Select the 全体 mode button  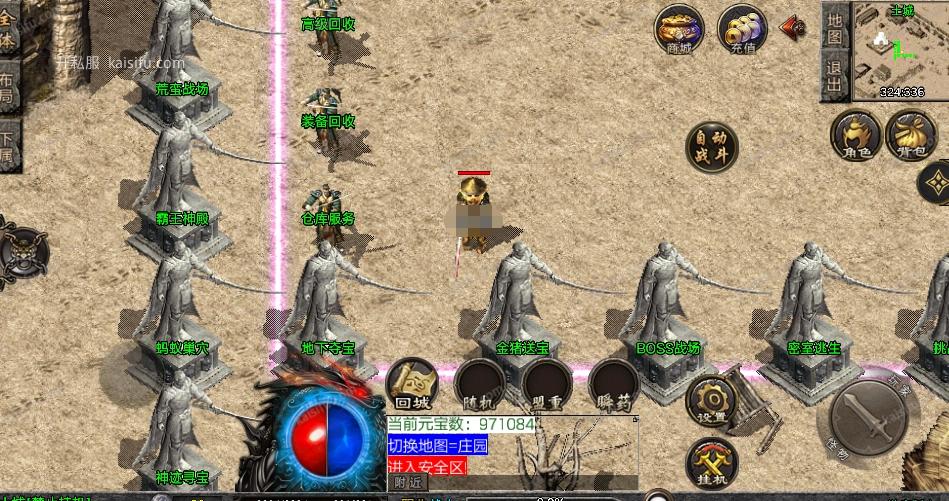8,29
